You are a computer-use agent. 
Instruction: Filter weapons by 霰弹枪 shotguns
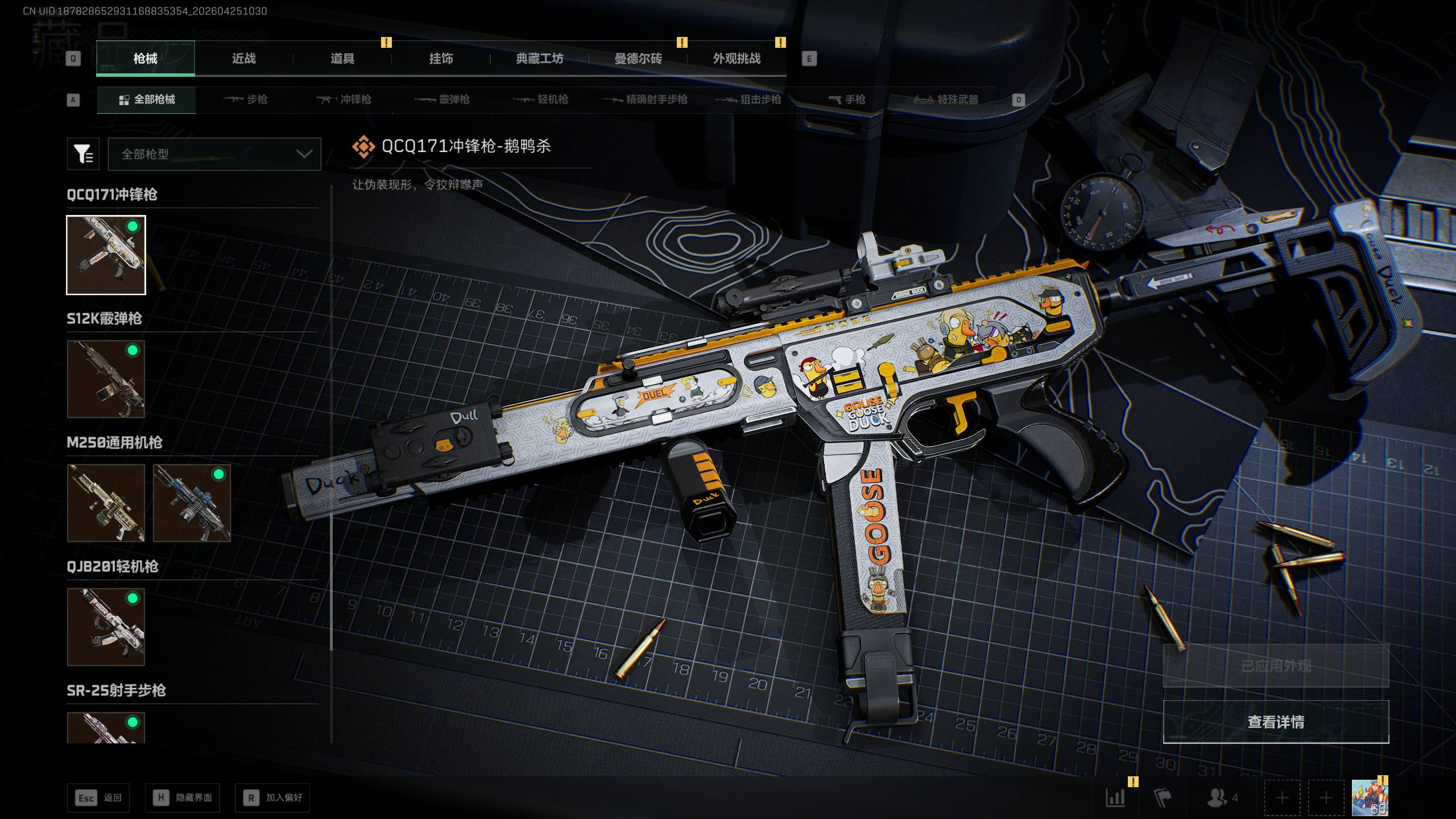tap(442, 100)
